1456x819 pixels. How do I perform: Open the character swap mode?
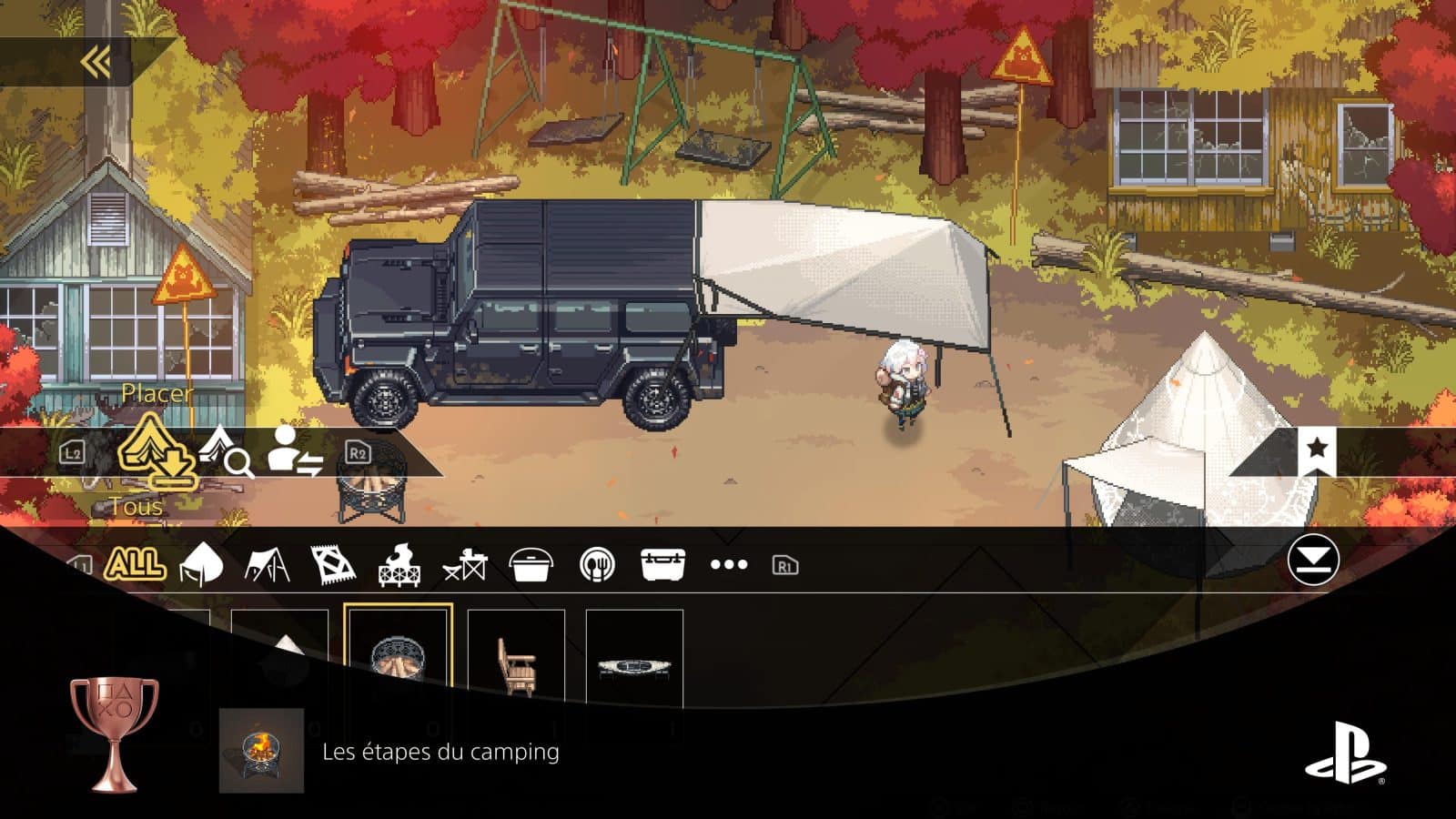tap(295, 451)
